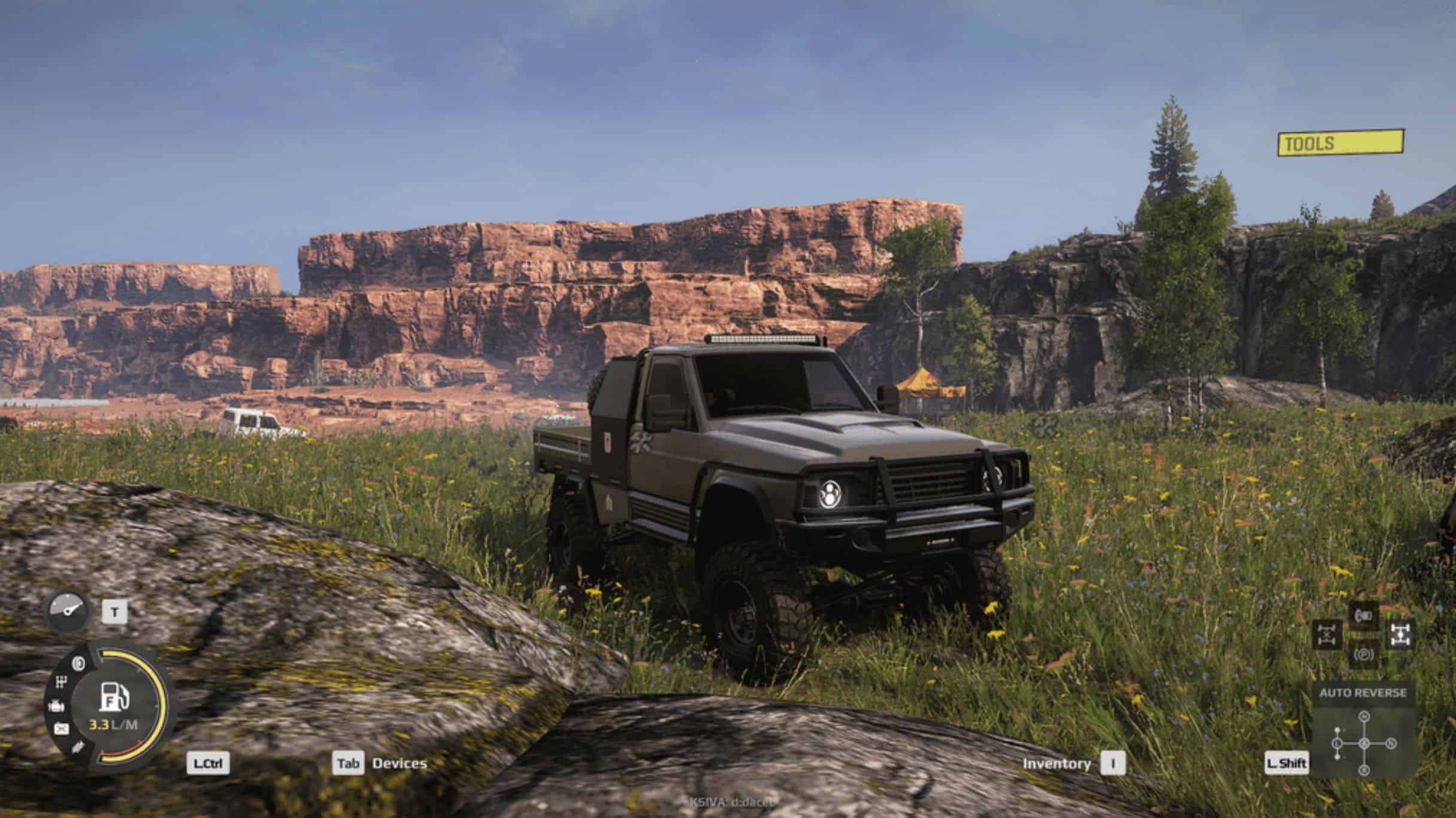The image size is (1456, 818).
Task: Shift to the bottom Reverse gear node
Action: (1364, 770)
